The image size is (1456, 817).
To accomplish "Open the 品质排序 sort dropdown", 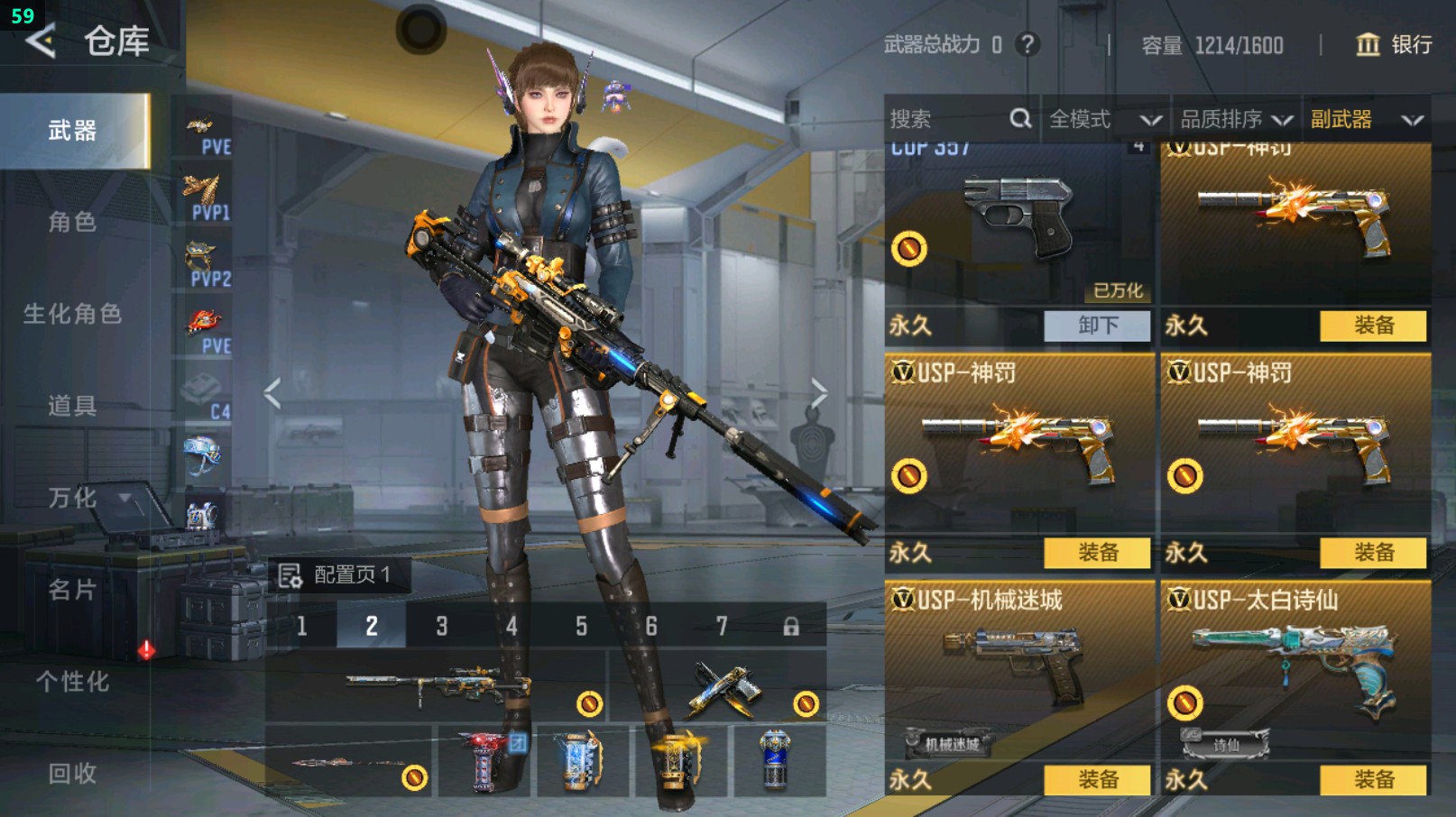I will pyautogui.click(x=1236, y=119).
